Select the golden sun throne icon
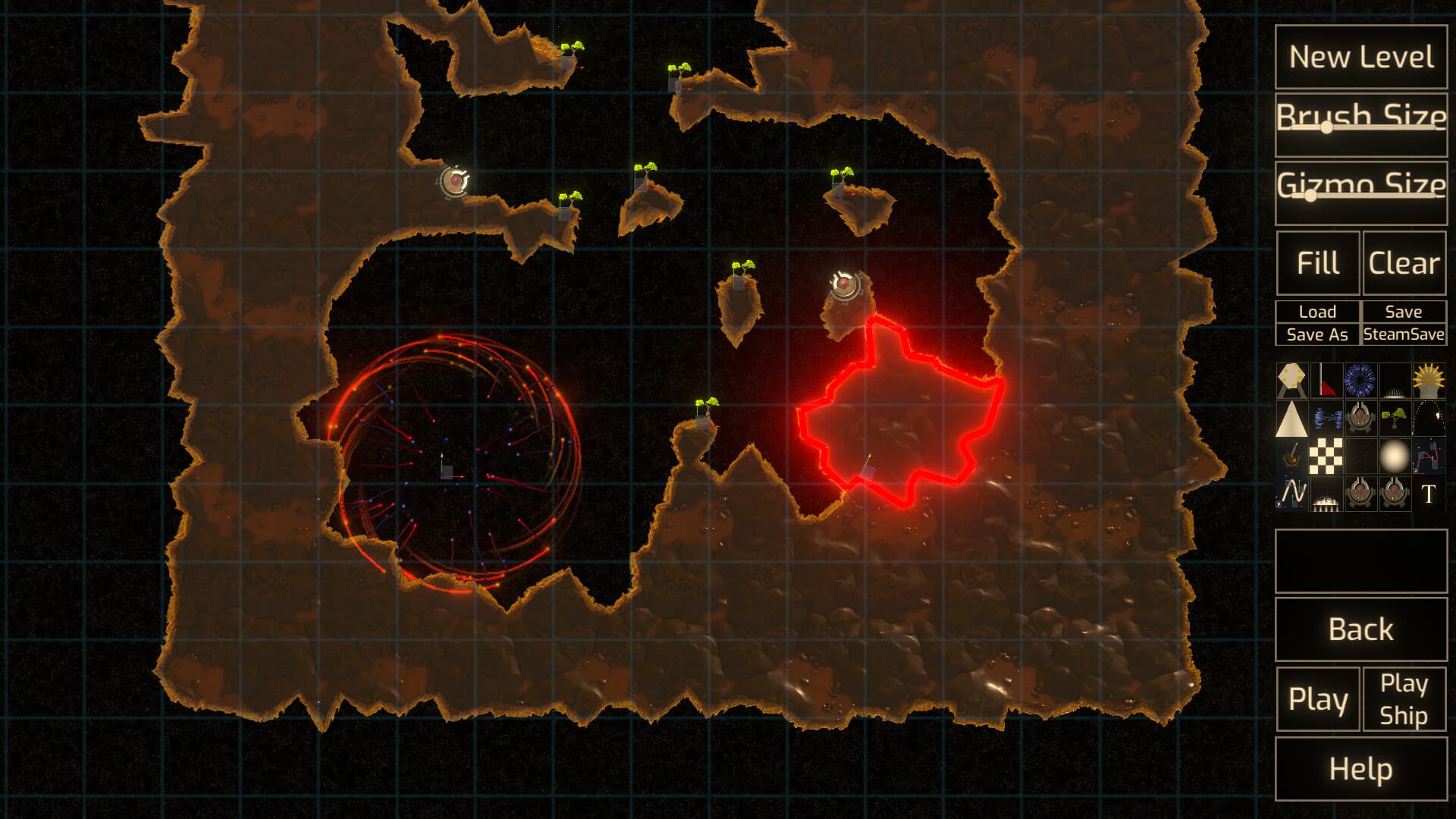Image resolution: width=1456 pixels, height=819 pixels. pos(1429,381)
